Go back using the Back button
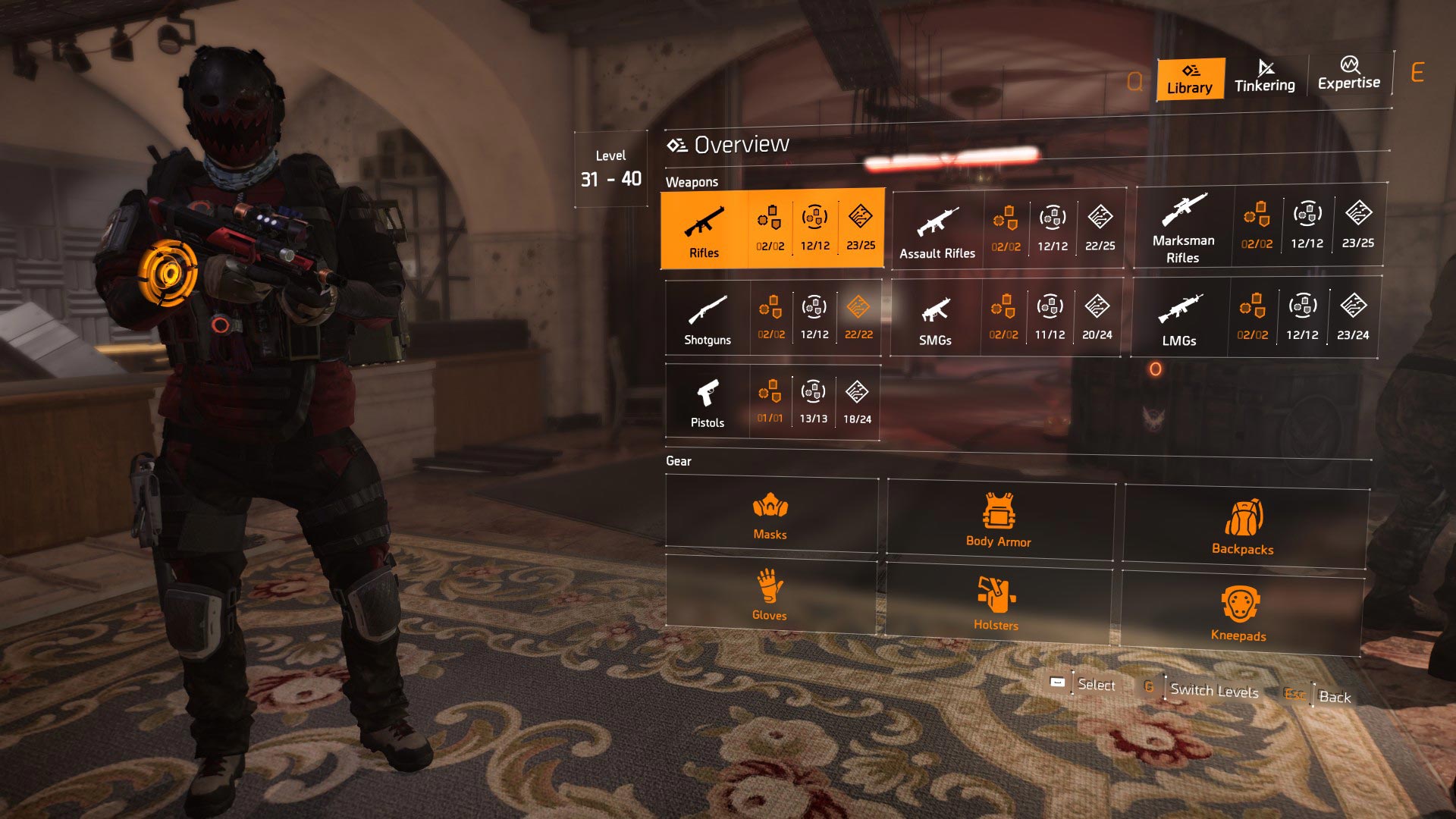The height and width of the screenshot is (819, 1456). (1334, 697)
